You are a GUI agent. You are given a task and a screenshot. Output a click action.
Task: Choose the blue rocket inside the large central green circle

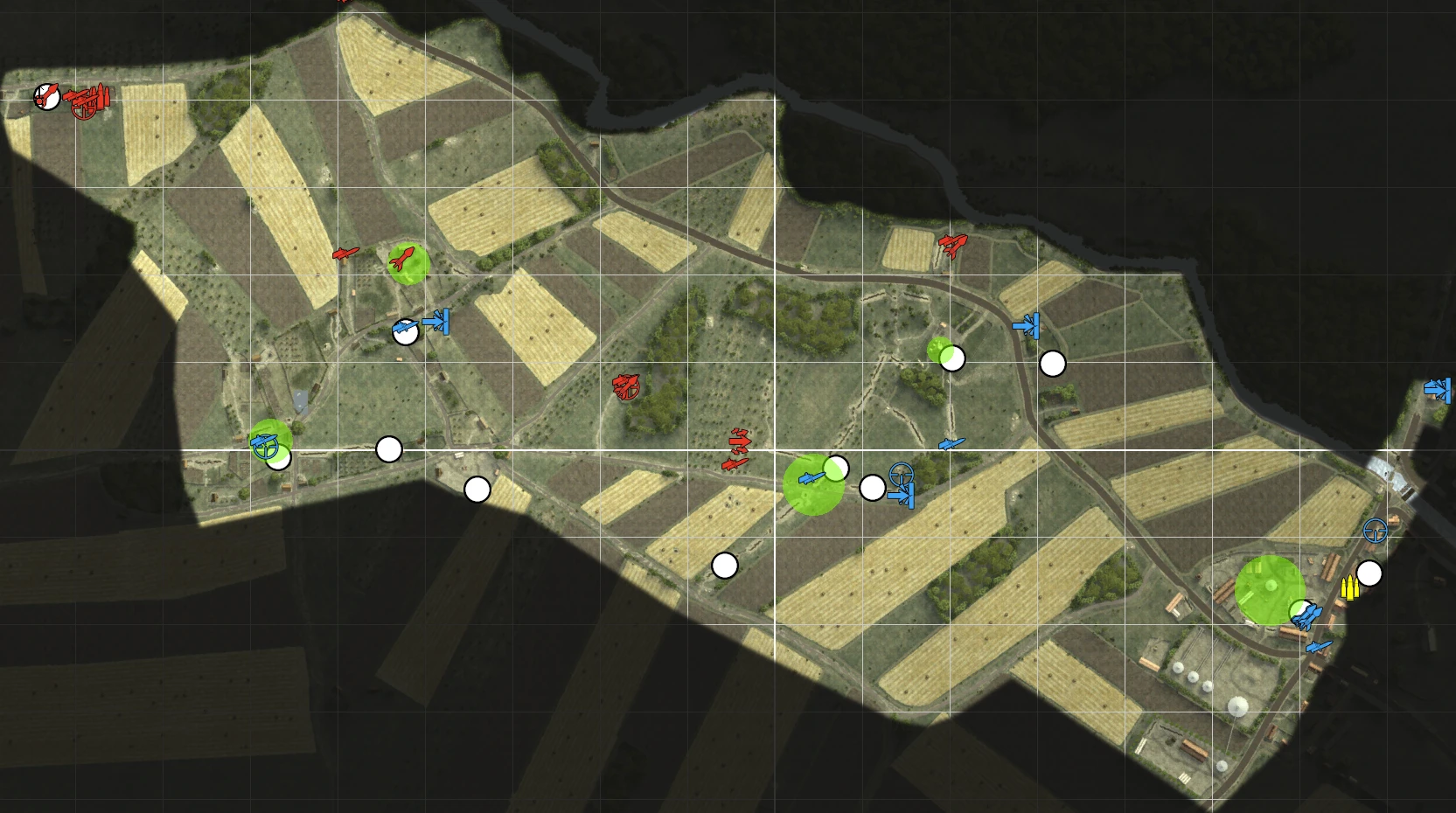pos(812,478)
